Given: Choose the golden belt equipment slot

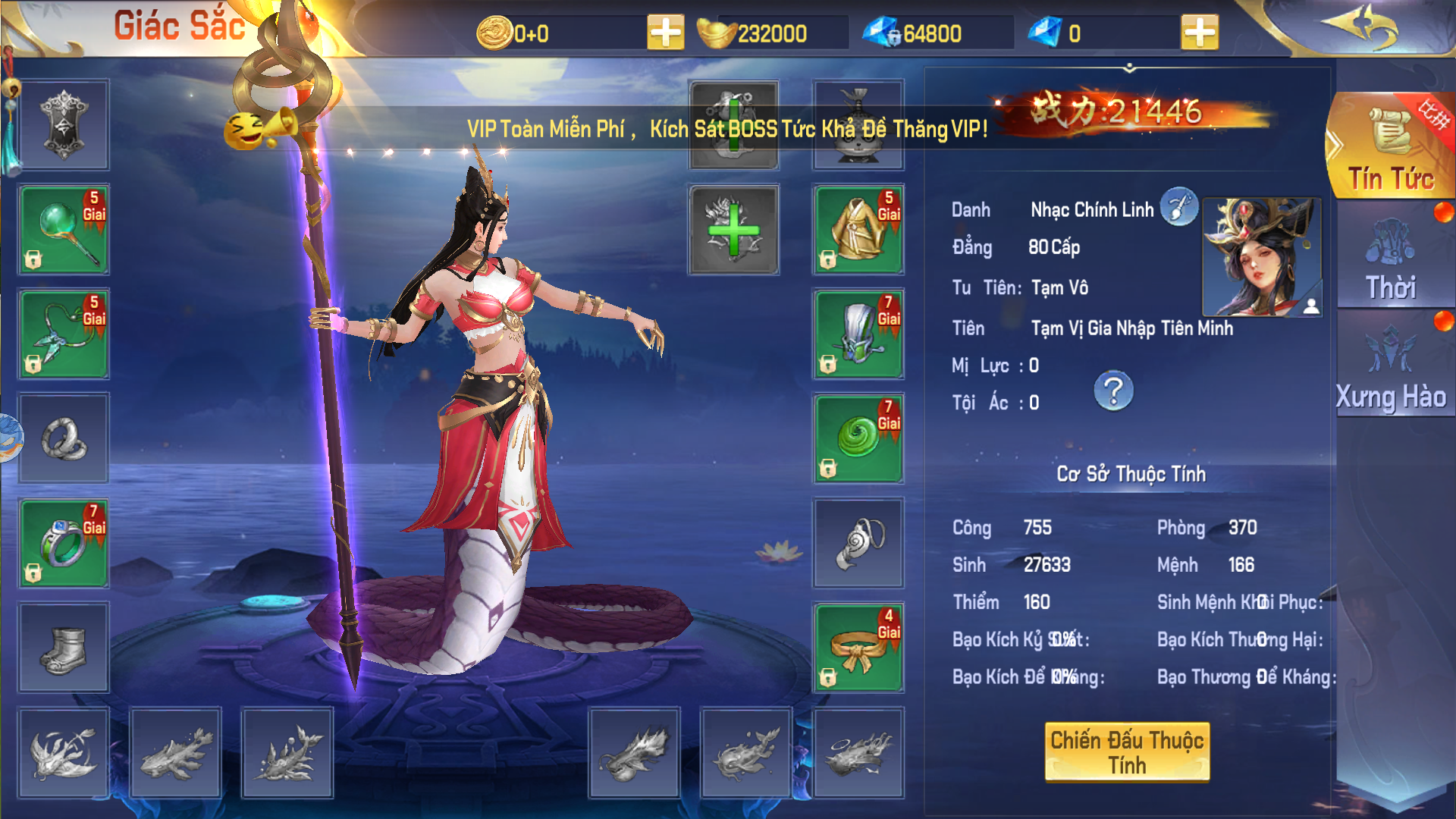Looking at the screenshot, I should click(x=858, y=648).
